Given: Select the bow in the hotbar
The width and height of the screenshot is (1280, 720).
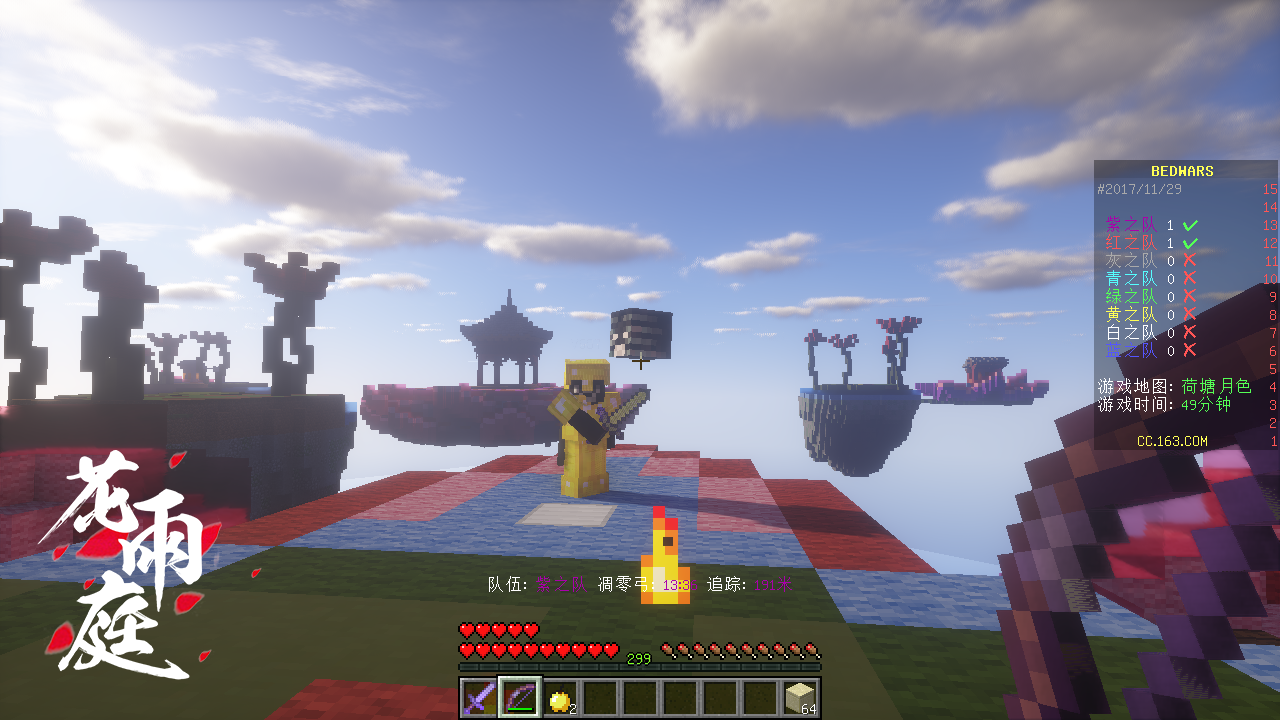Looking at the screenshot, I should point(520,697).
